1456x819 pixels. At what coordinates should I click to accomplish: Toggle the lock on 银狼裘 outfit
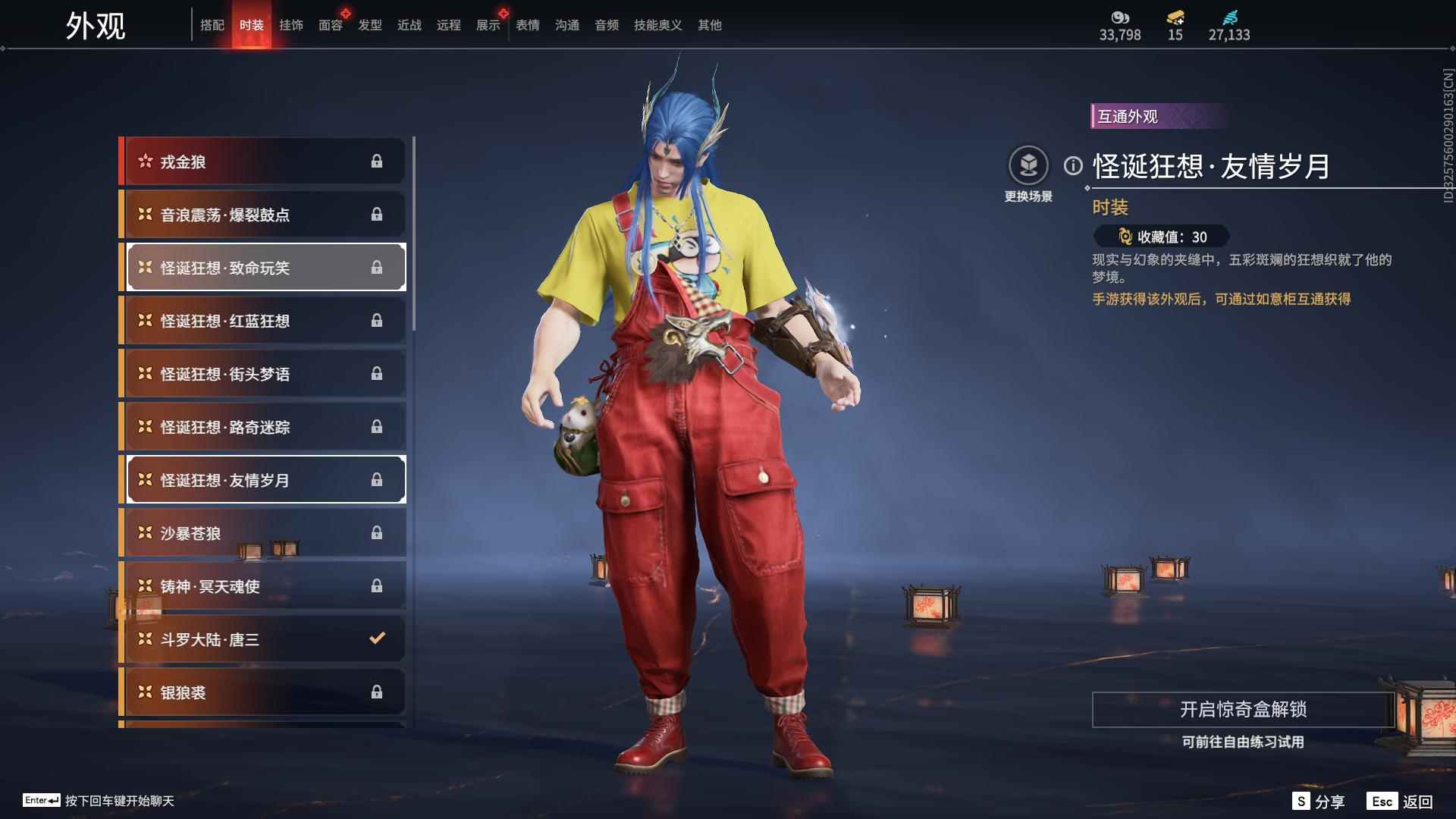pyautogui.click(x=378, y=692)
